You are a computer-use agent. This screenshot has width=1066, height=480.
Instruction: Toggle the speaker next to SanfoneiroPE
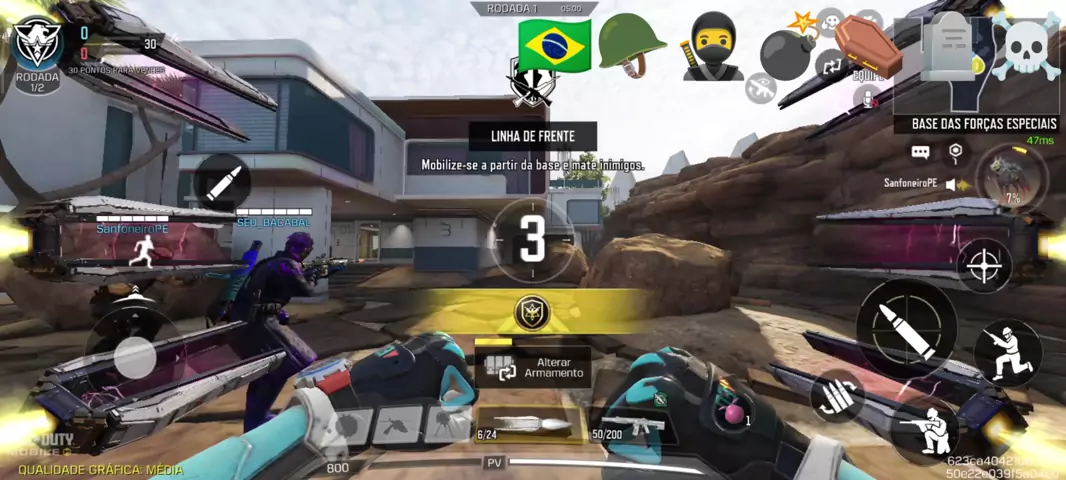pyautogui.click(x=952, y=184)
